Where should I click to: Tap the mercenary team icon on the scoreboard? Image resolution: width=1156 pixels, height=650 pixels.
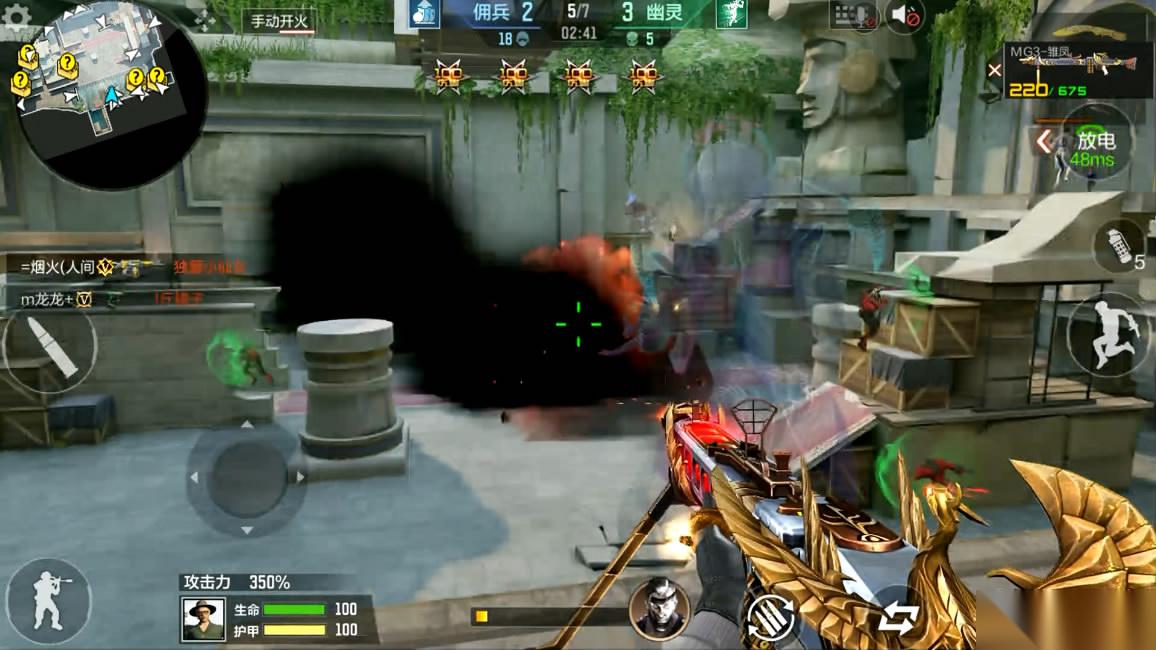point(425,13)
